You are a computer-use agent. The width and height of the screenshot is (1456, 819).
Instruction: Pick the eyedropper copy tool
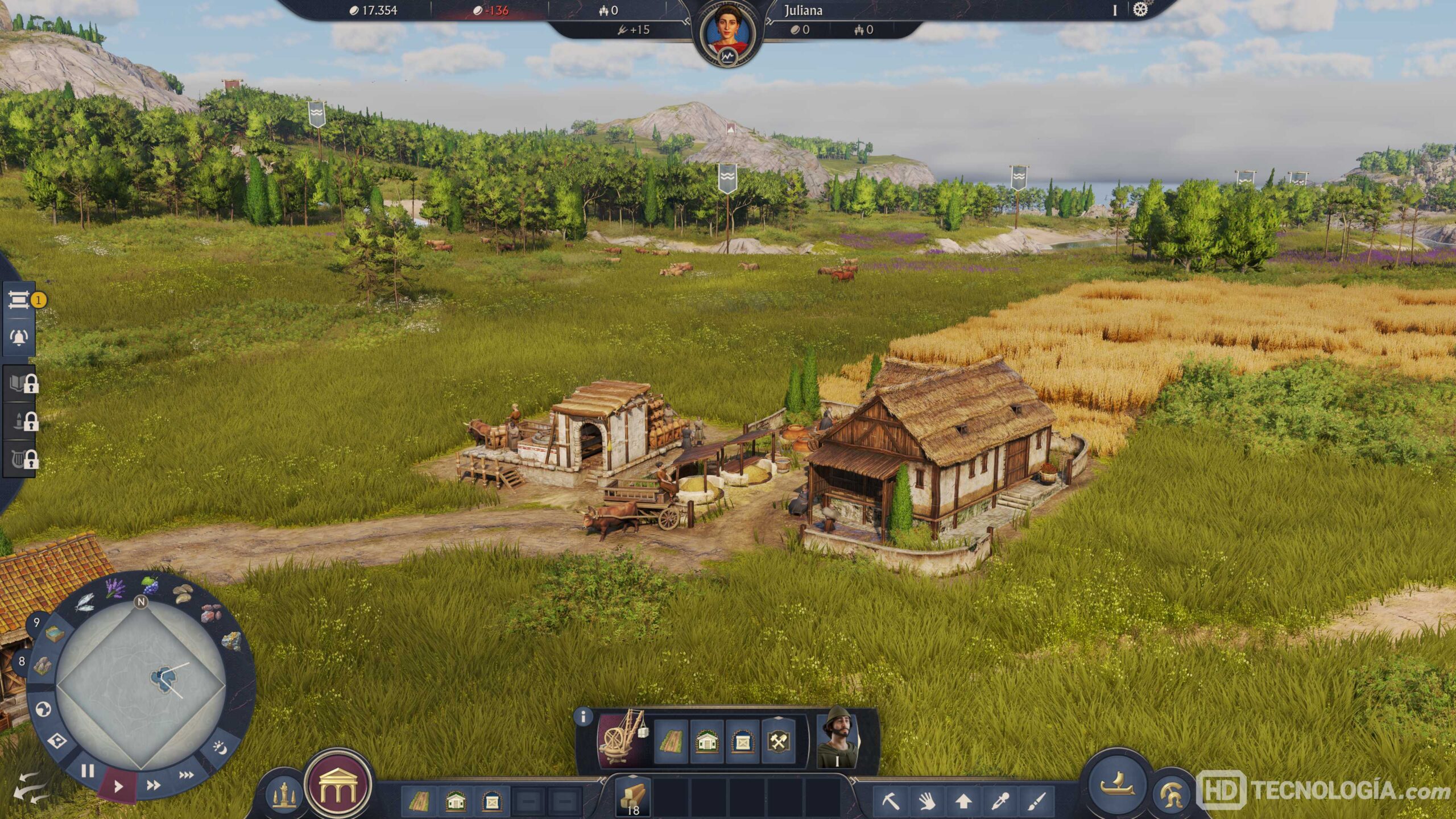(1000, 801)
